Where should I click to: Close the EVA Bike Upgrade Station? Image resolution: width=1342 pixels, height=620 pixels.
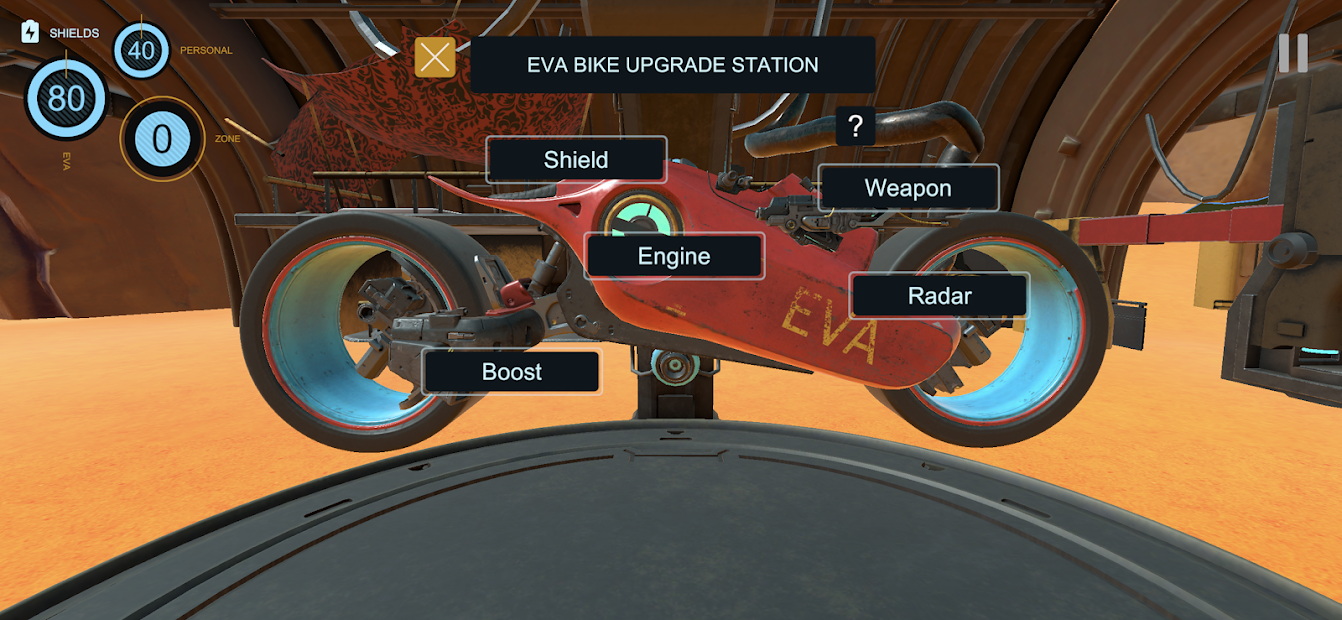(435, 58)
